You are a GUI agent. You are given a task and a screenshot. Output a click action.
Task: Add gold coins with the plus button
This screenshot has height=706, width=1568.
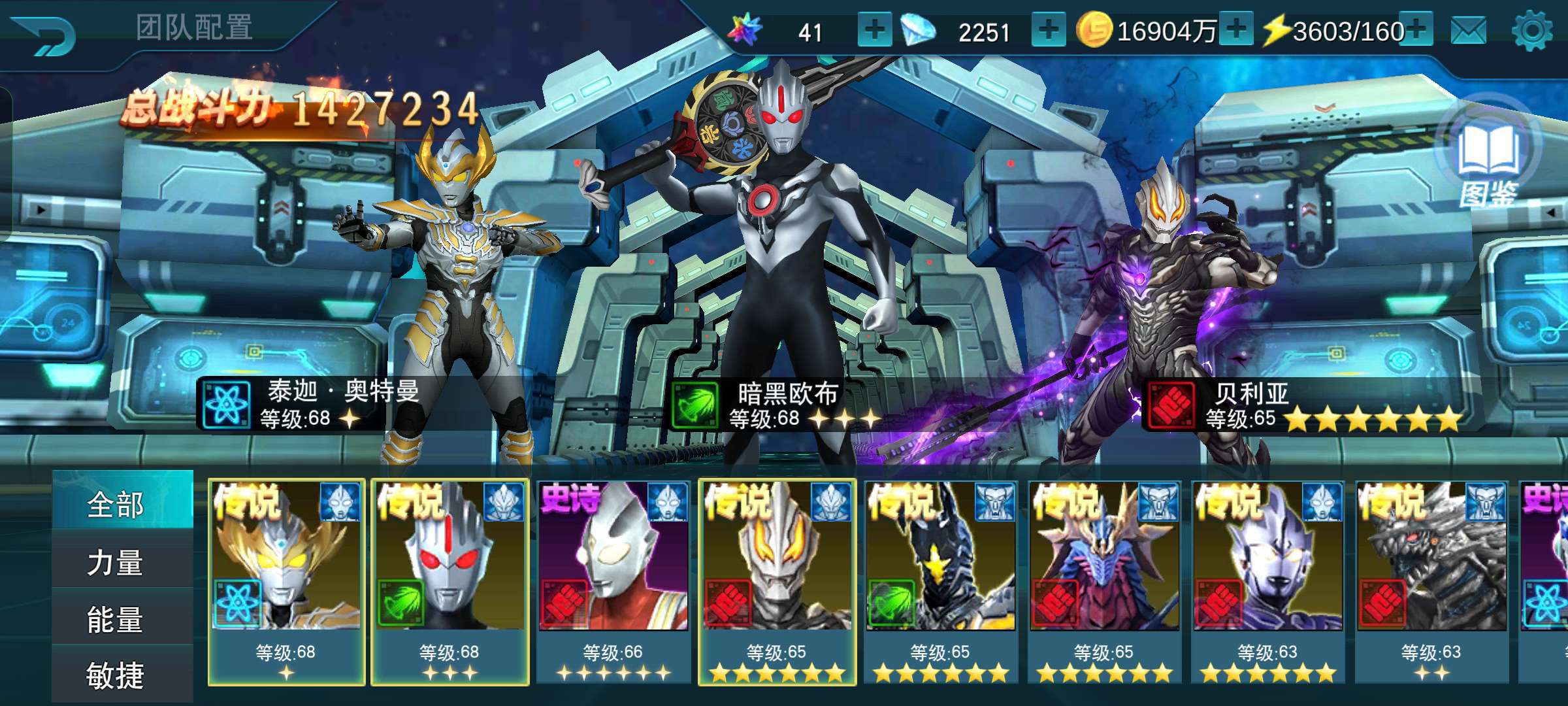tap(1236, 30)
